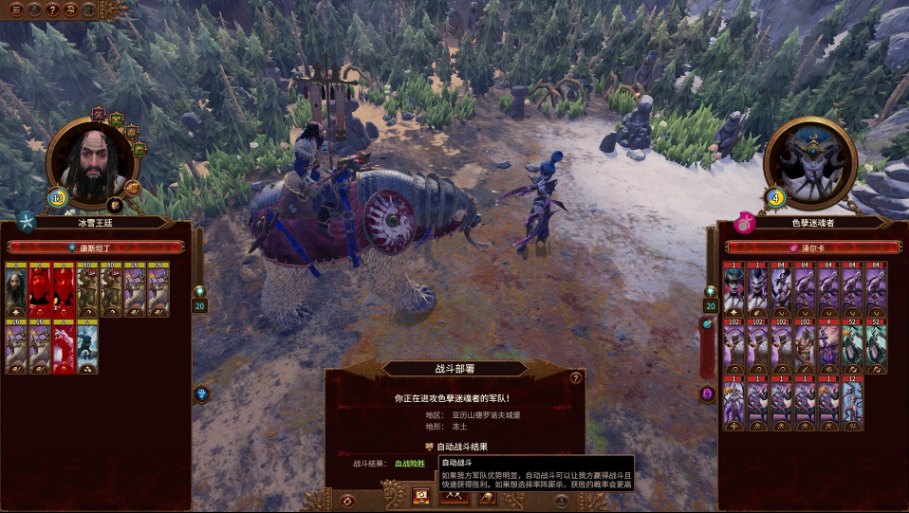Viewport: 909px width, 513px height.
Task: Select the enemy lord's first unit card
Action: pyautogui.click(x=735, y=290)
